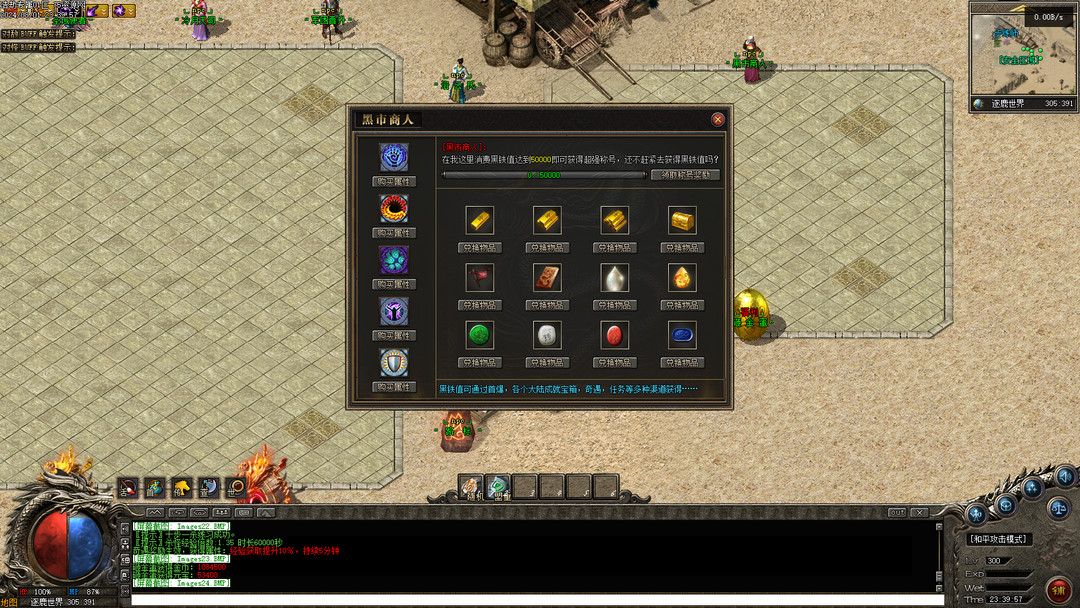
Task: Claim the title reward (领取称号奖励)
Action: click(685, 175)
